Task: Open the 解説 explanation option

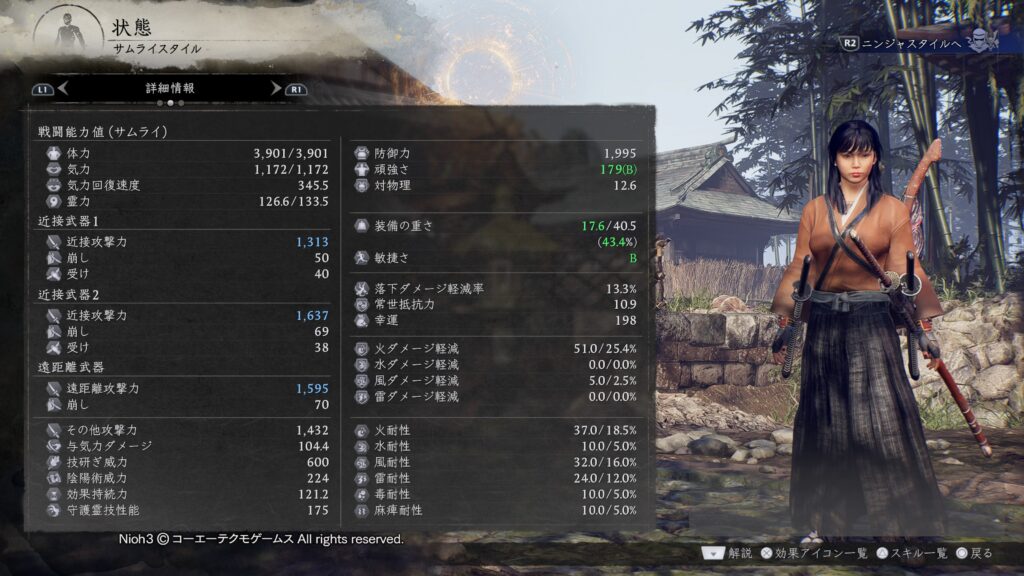Action: tap(729, 552)
